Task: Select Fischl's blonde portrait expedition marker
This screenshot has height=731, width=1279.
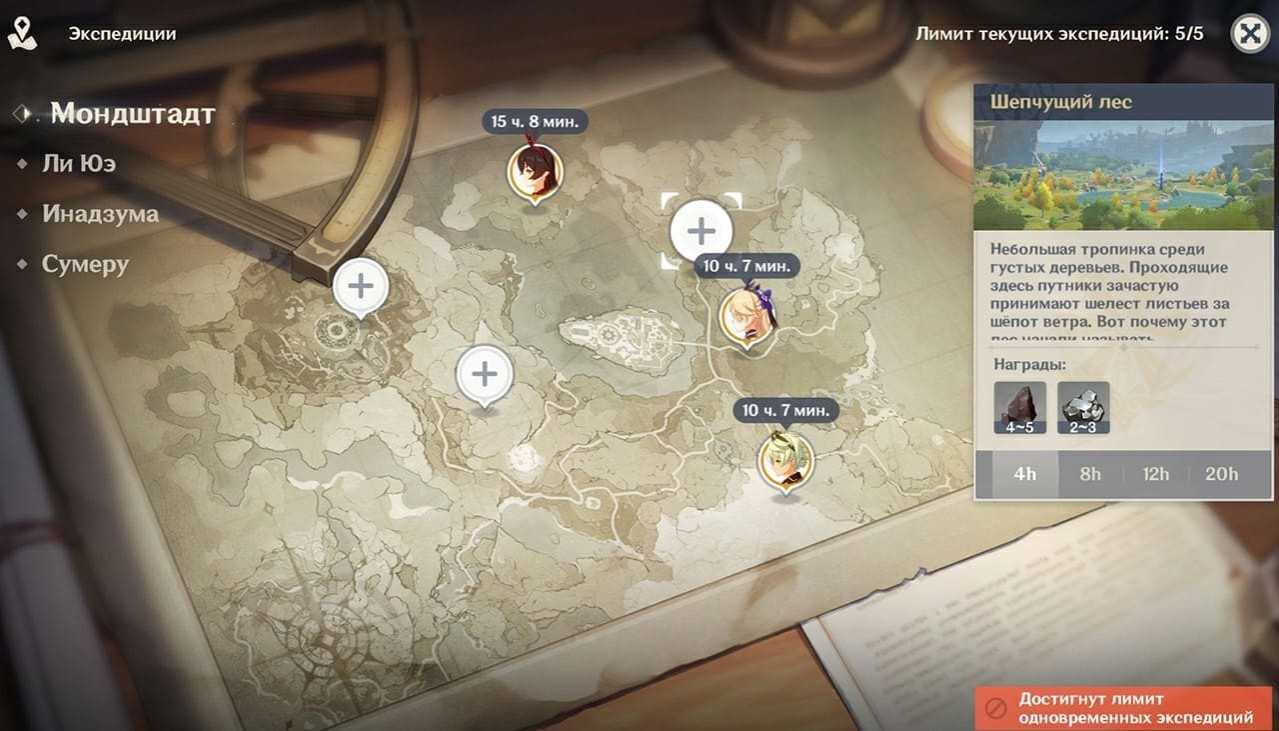Action: point(747,316)
